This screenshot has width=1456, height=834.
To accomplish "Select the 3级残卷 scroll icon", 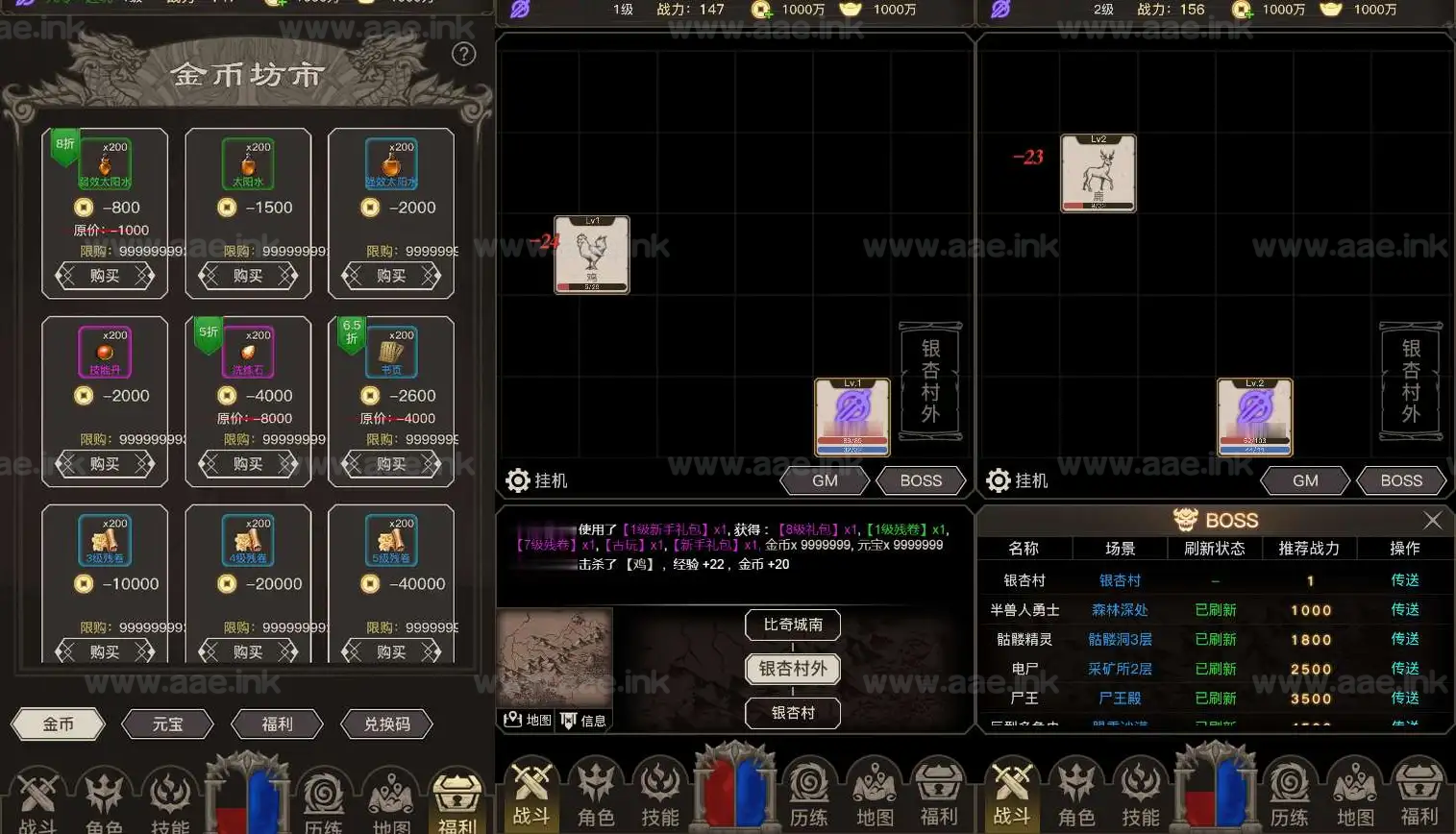I will pos(105,540).
